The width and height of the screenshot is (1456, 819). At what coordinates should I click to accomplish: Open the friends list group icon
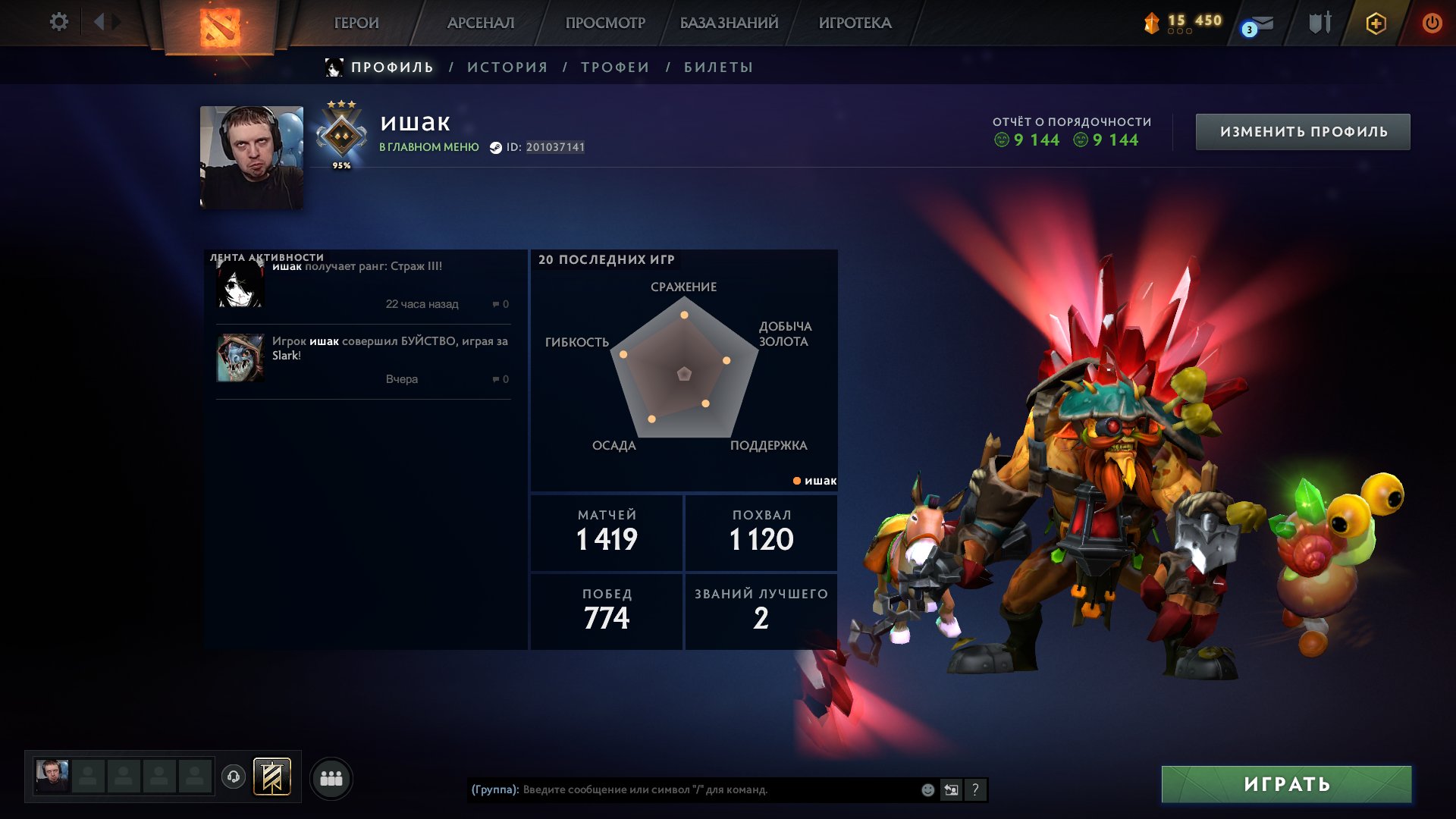pyautogui.click(x=331, y=778)
